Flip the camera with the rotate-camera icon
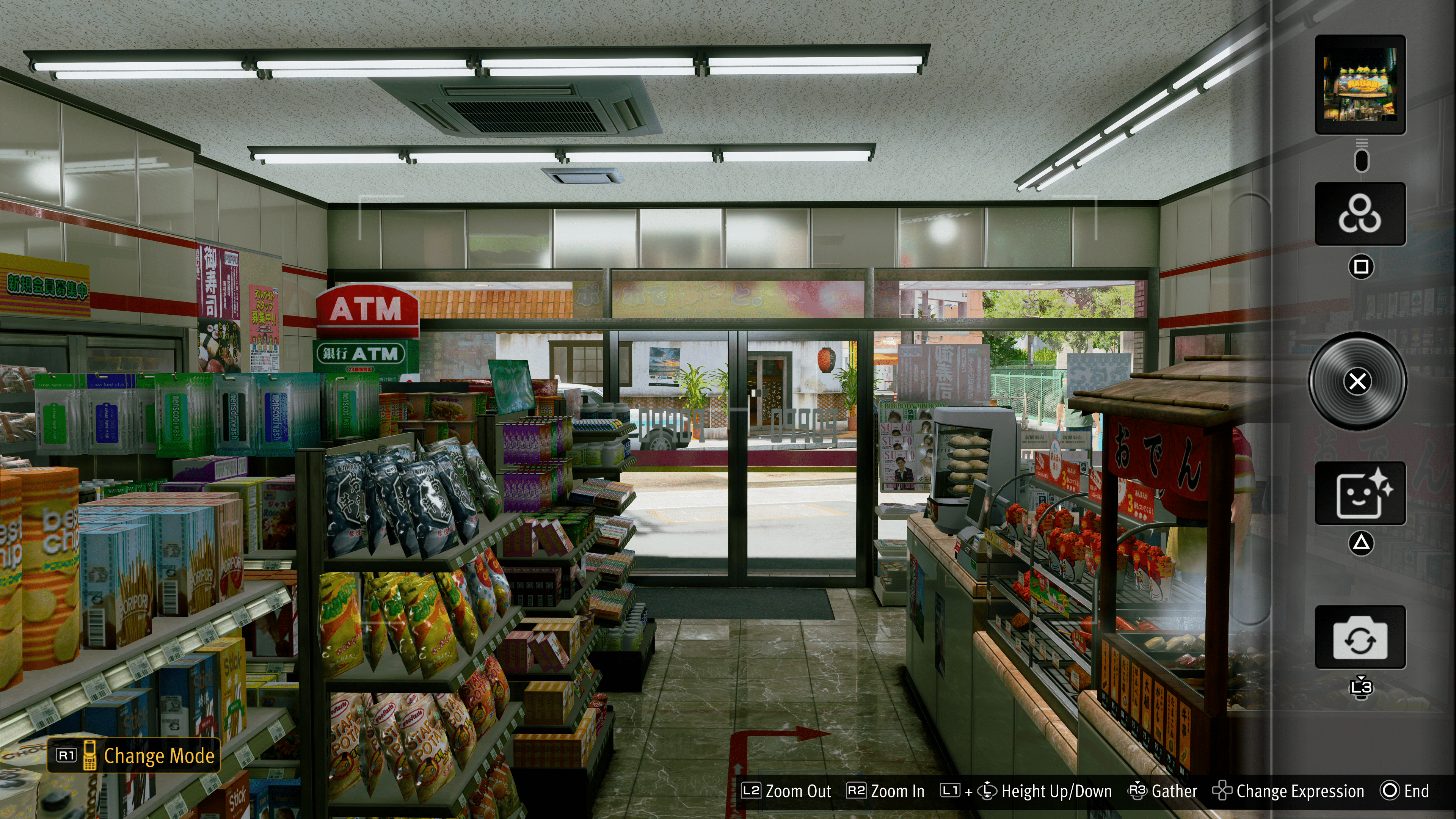This screenshot has width=1456, height=819. 1360,637
